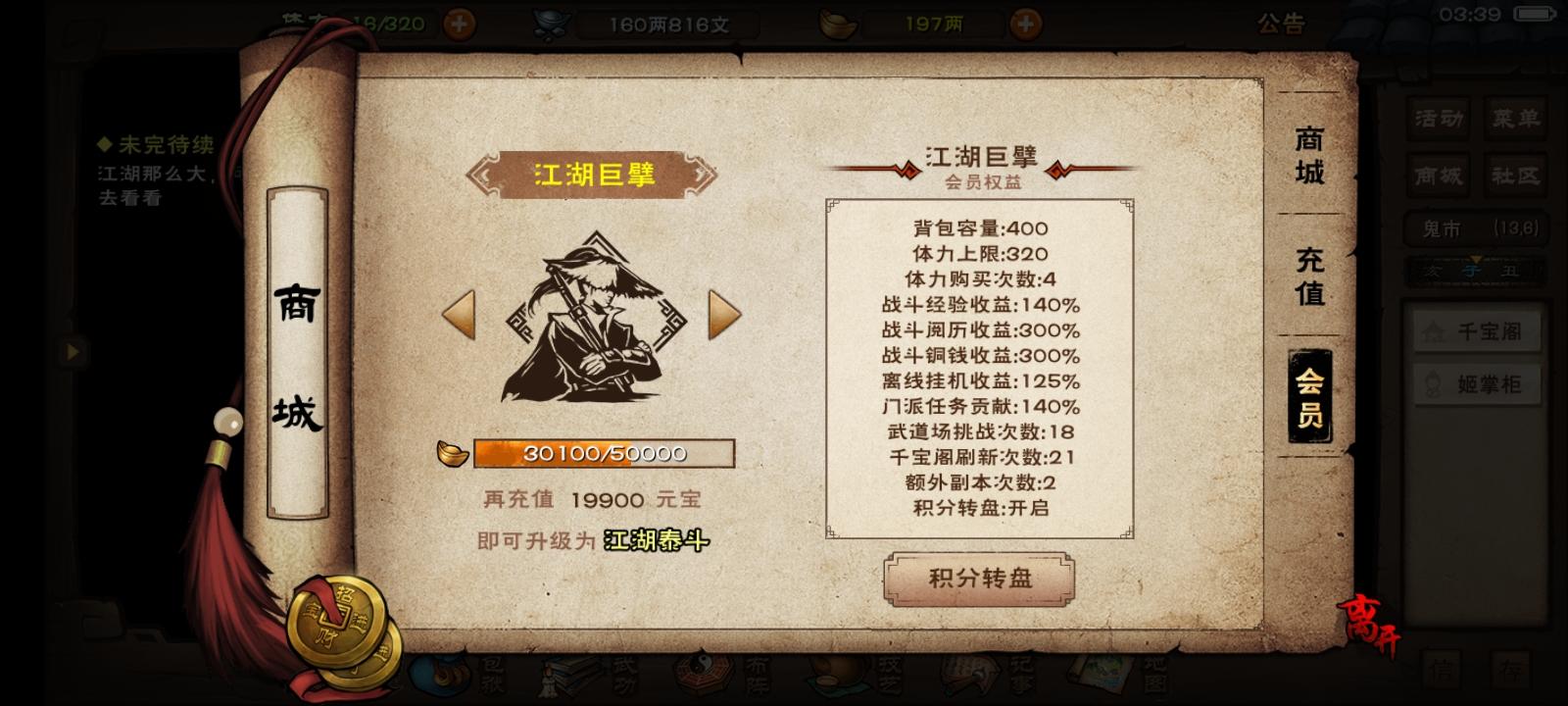Click the gold ingot currency icon
Viewport: 1568px width, 706px height.
(x=838, y=22)
